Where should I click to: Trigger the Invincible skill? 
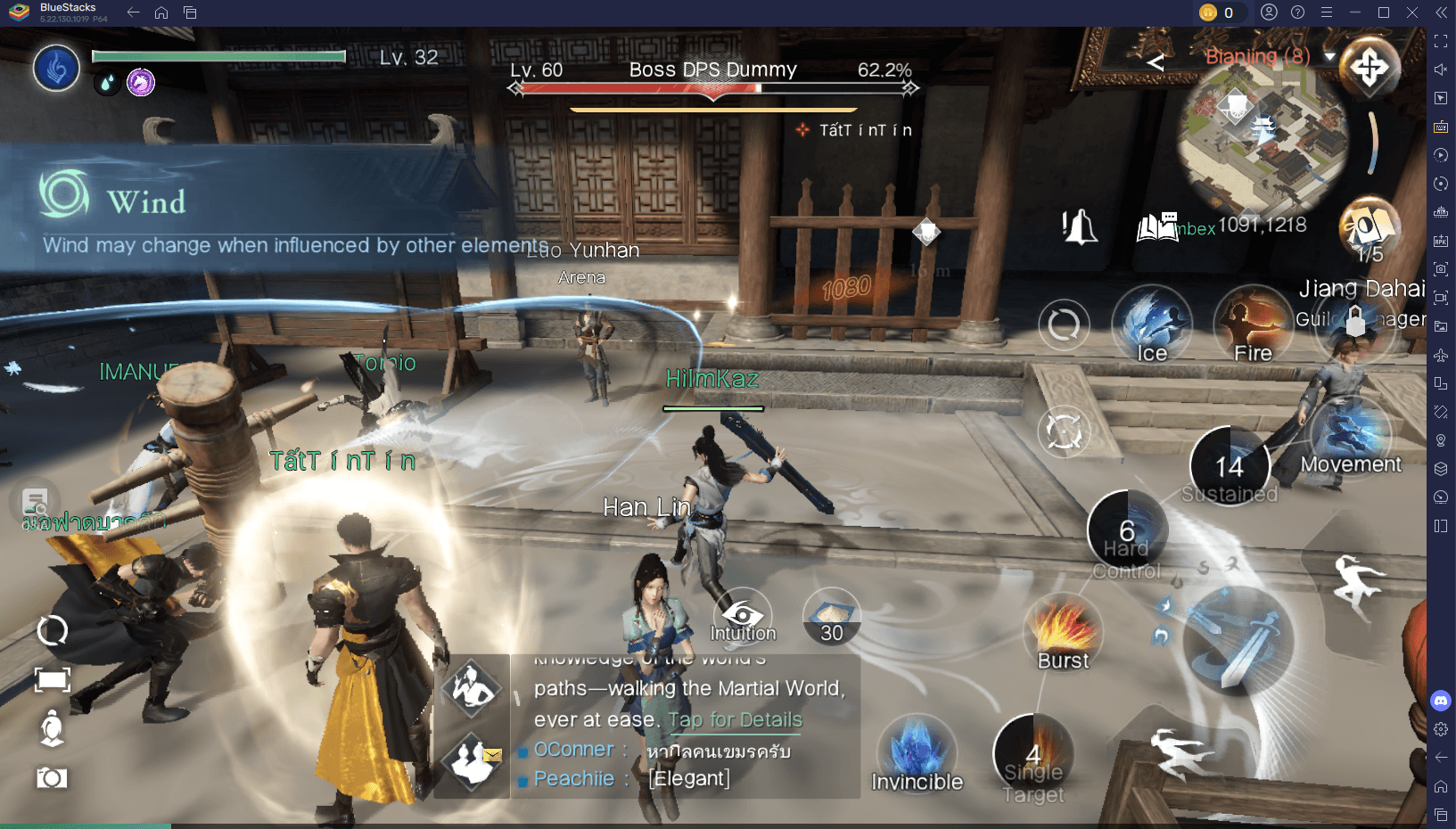(x=916, y=753)
